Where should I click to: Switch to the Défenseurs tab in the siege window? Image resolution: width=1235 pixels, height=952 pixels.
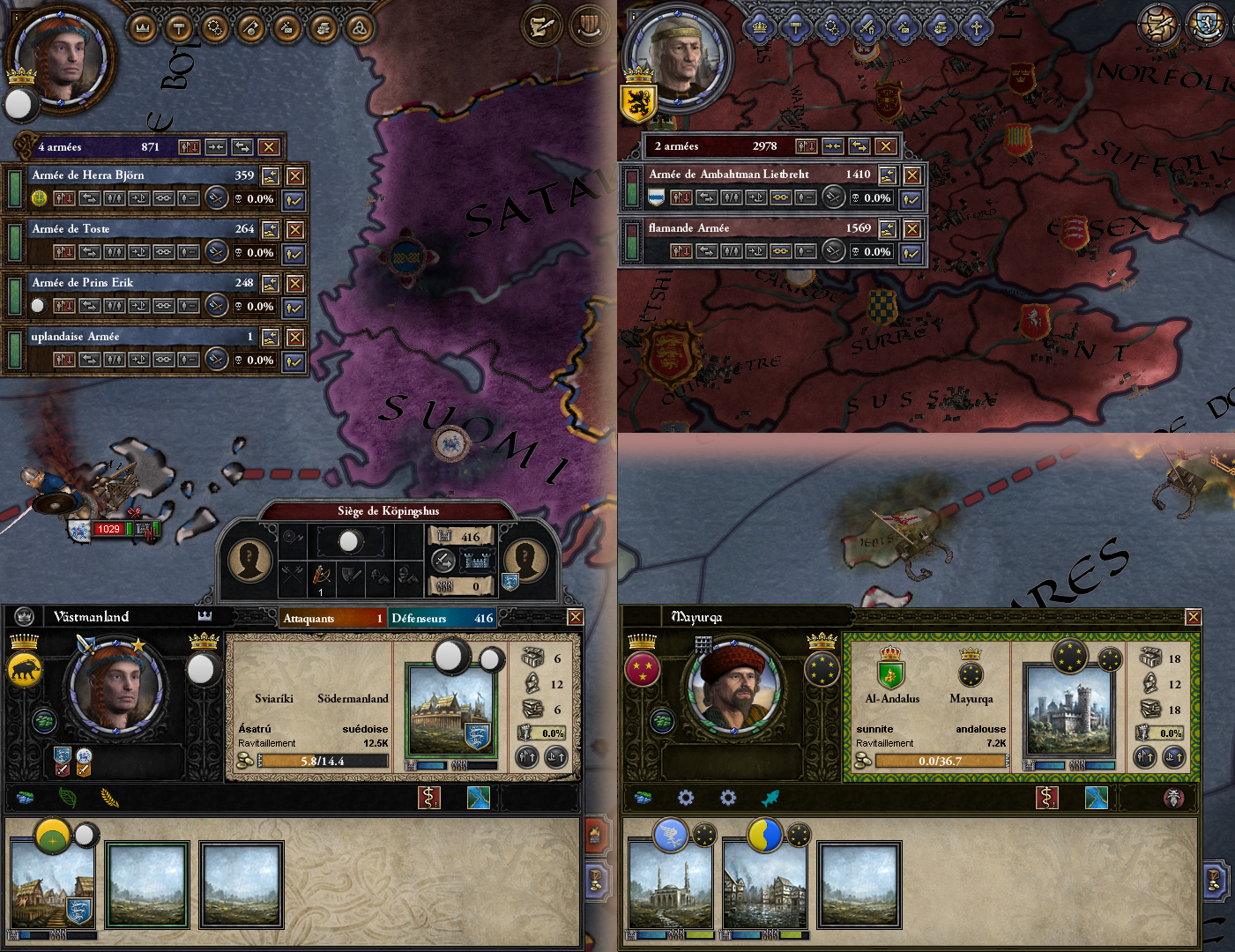coord(443,618)
